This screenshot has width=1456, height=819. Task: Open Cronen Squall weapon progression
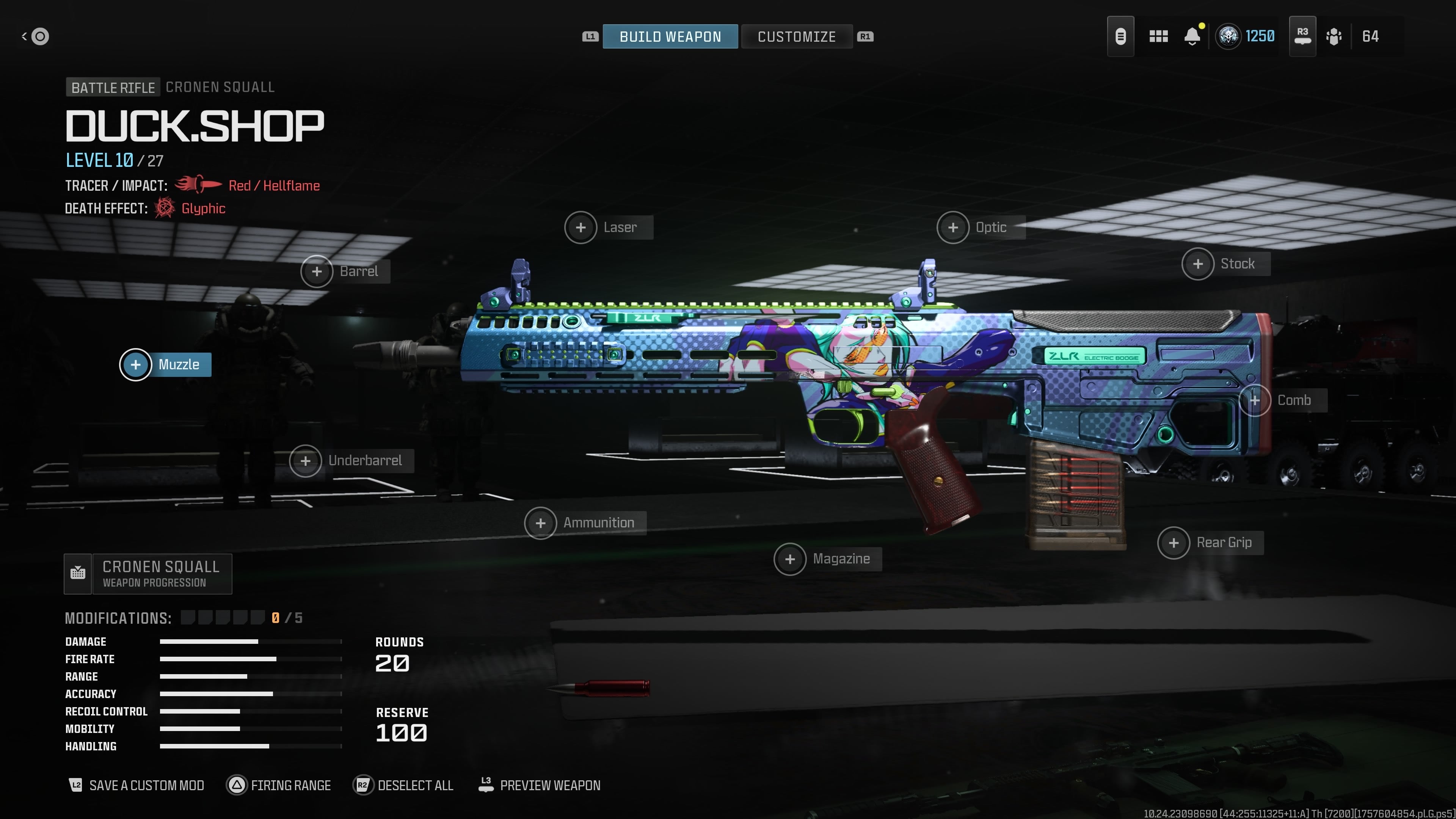pyautogui.click(x=148, y=574)
